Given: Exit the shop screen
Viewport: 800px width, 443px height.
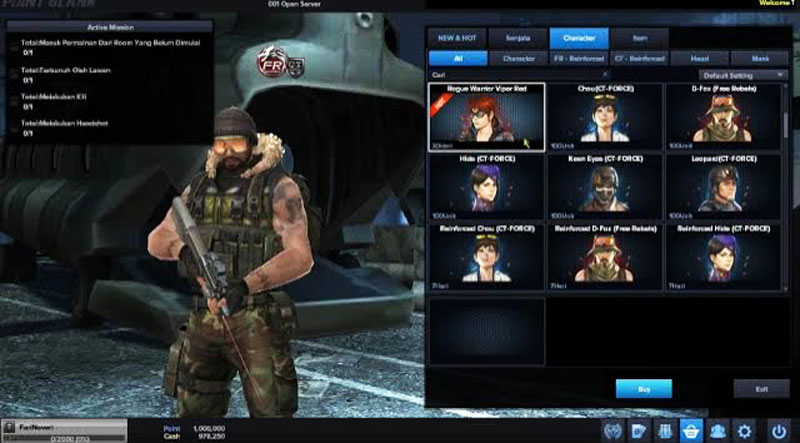Looking at the screenshot, I should click(x=761, y=388).
